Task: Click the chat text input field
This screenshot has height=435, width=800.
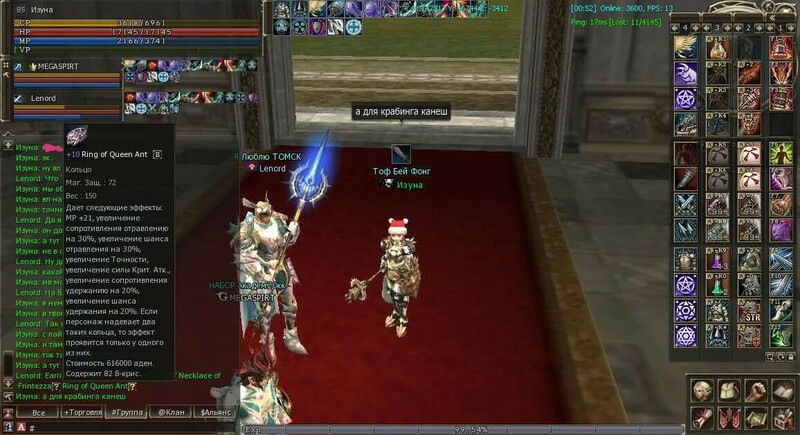Action: (130, 427)
